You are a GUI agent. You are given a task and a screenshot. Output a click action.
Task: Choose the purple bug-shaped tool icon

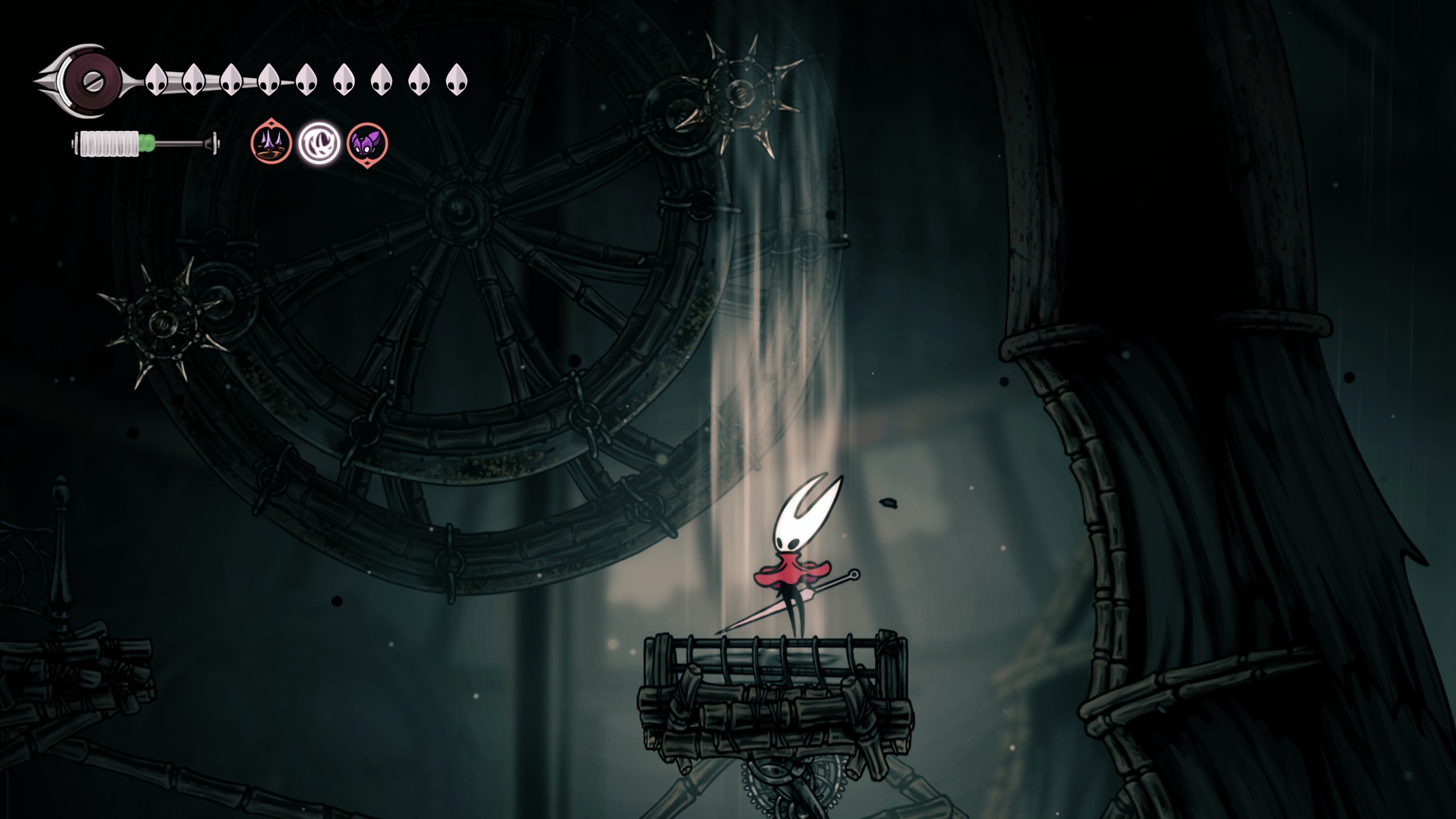[367, 143]
